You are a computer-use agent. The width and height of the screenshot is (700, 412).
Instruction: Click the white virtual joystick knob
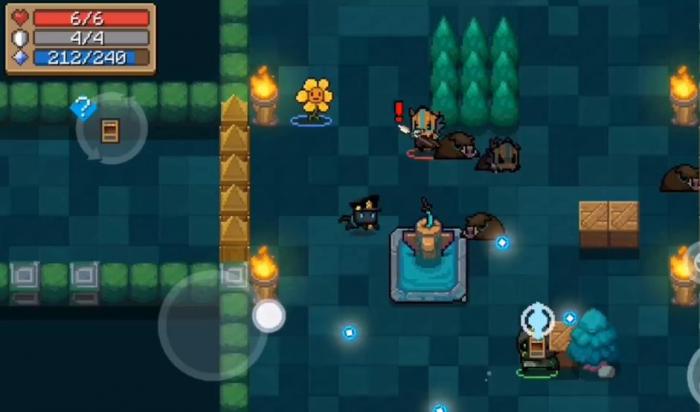pos(268,316)
